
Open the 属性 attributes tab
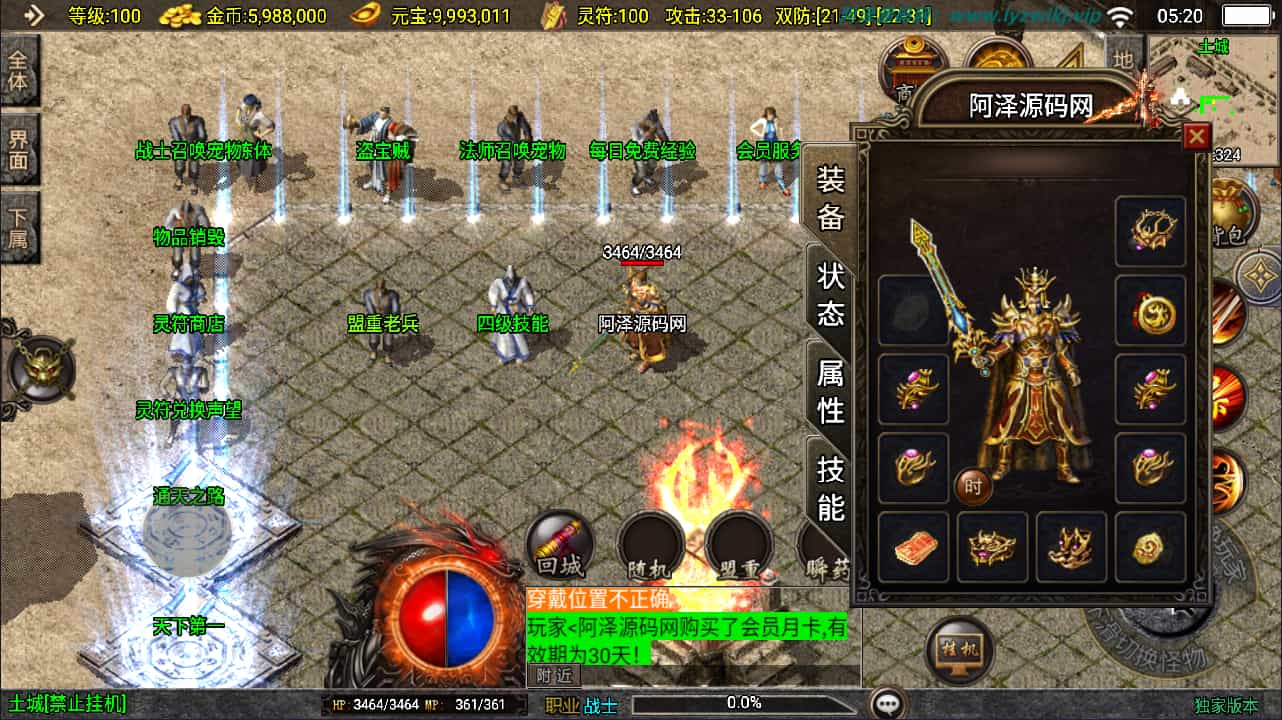point(831,391)
